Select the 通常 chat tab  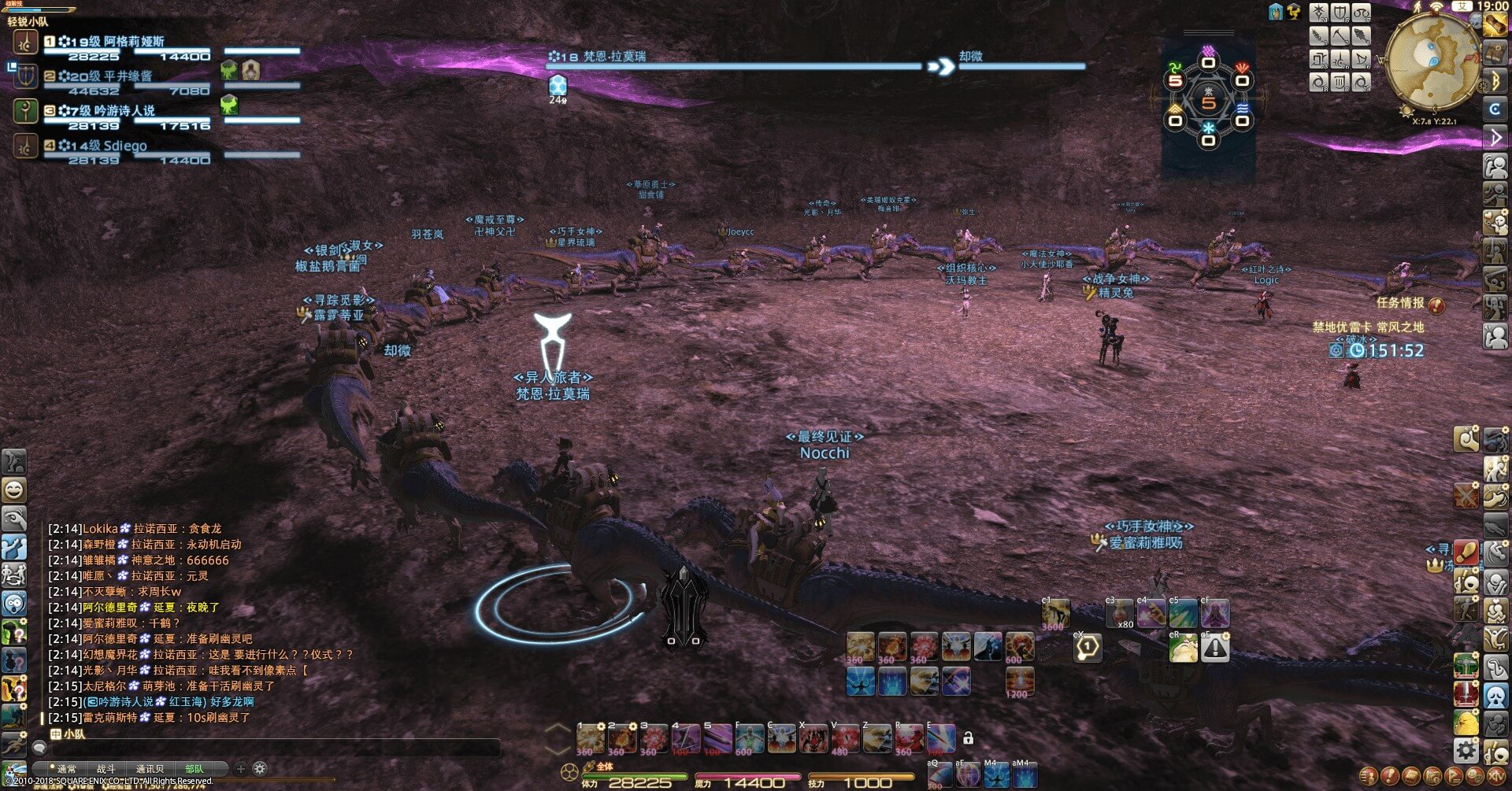click(x=67, y=769)
